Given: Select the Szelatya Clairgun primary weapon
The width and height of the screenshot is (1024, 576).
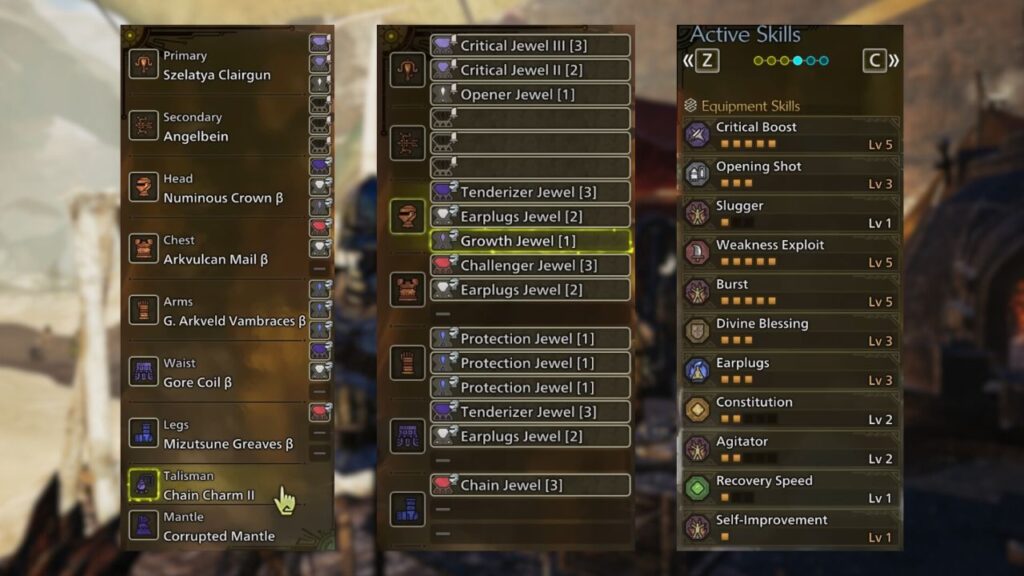Looking at the screenshot, I should tap(216, 66).
